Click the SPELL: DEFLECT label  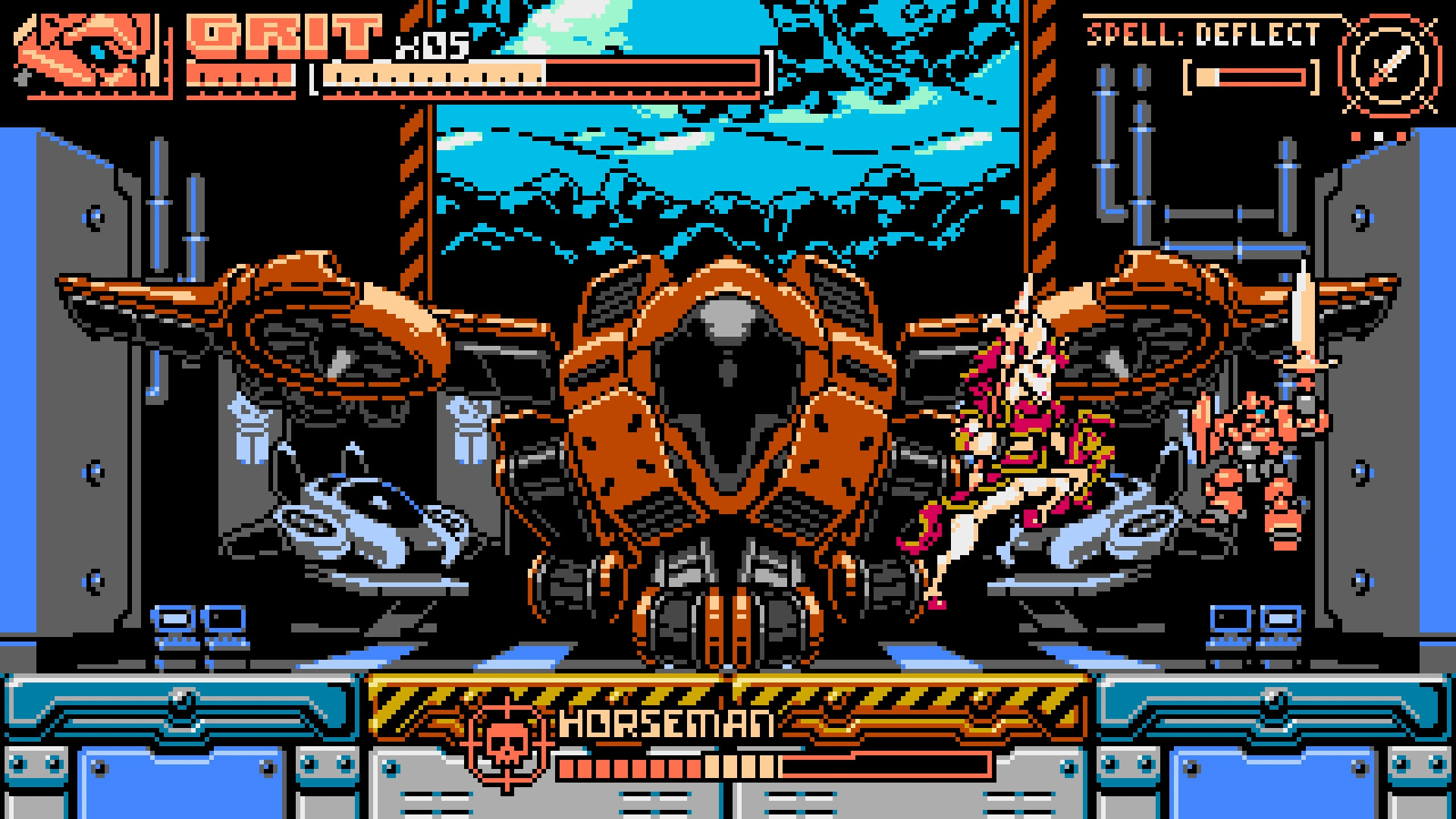tap(1206, 32)
